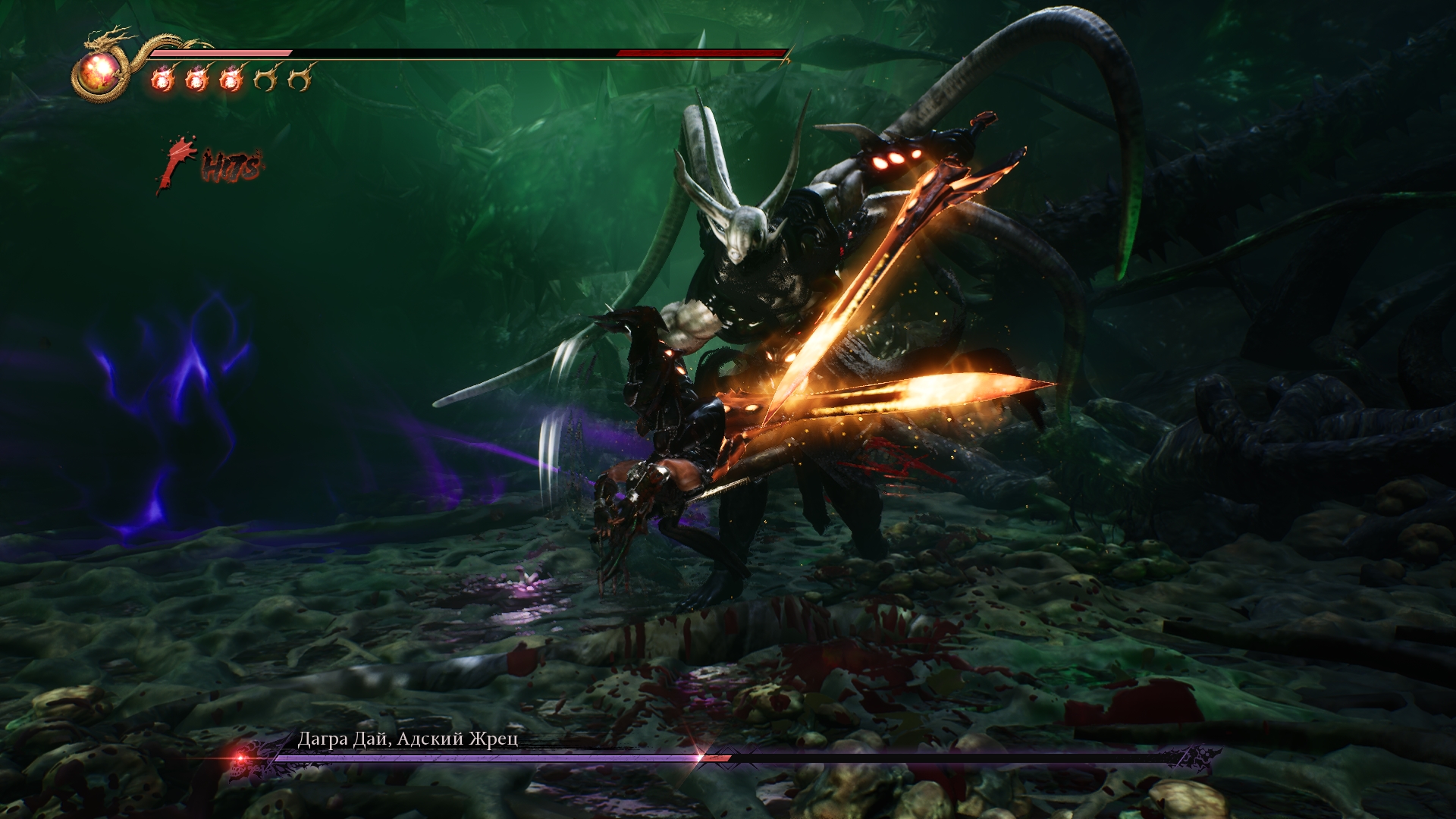Select the red skull emblem beside boss bar
The width and height of the screenshot is (1456, 819).
tap(242, 758)
